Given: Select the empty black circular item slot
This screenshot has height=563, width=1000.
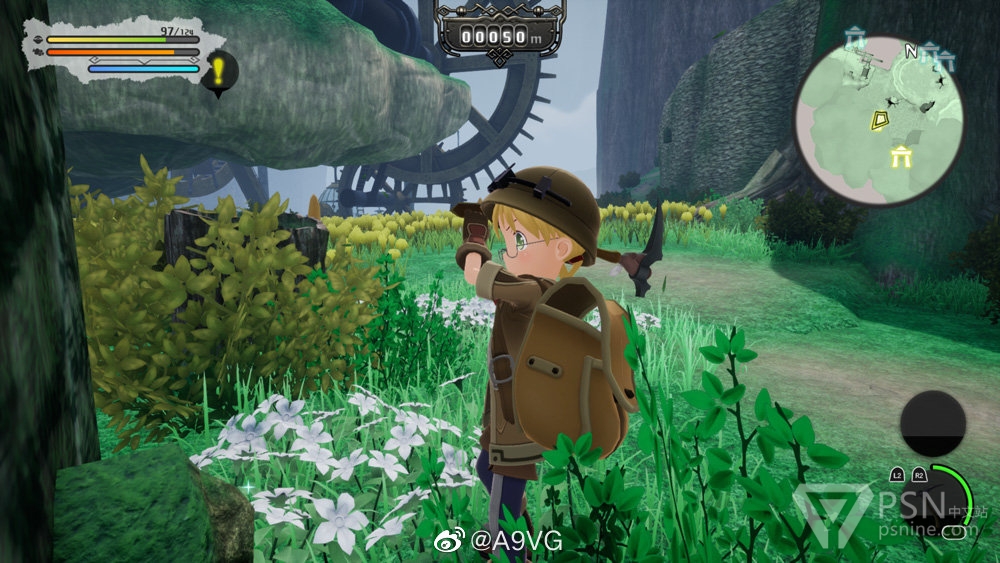Looking at the screenshot, I should (x=932, y=424).
